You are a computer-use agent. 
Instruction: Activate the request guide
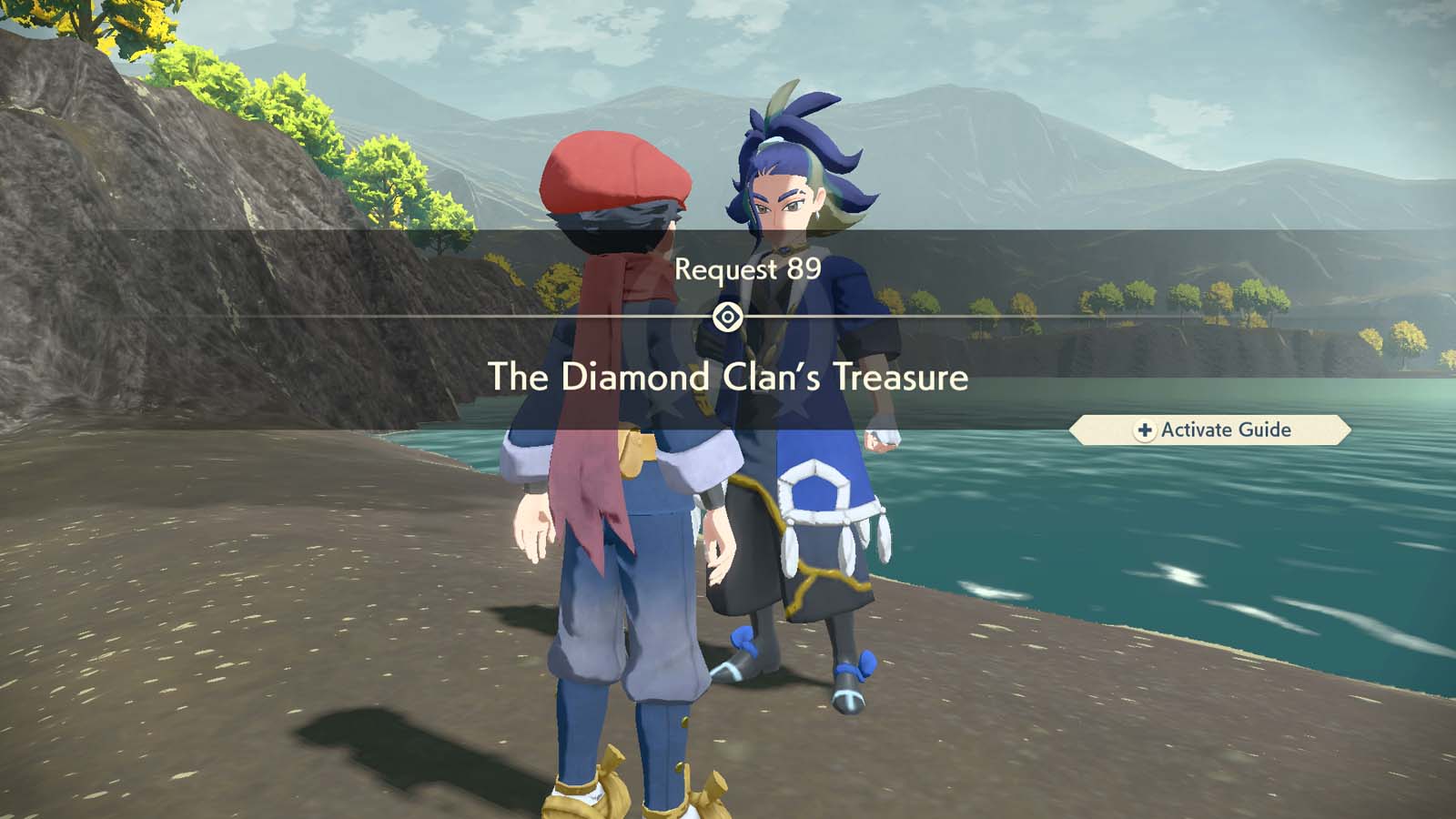coord(1210,430)
